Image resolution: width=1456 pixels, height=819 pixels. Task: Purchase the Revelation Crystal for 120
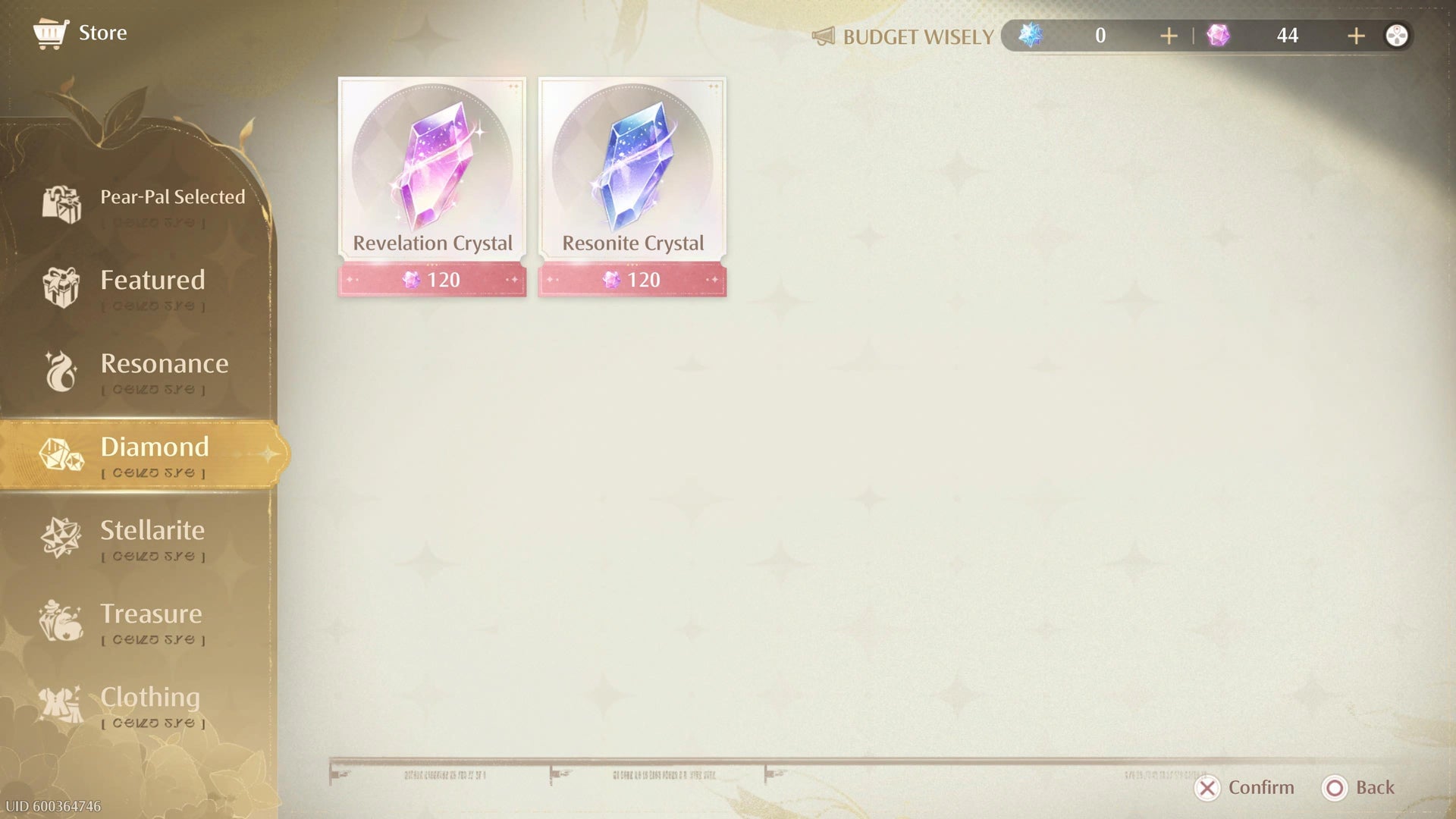point(431,280)
